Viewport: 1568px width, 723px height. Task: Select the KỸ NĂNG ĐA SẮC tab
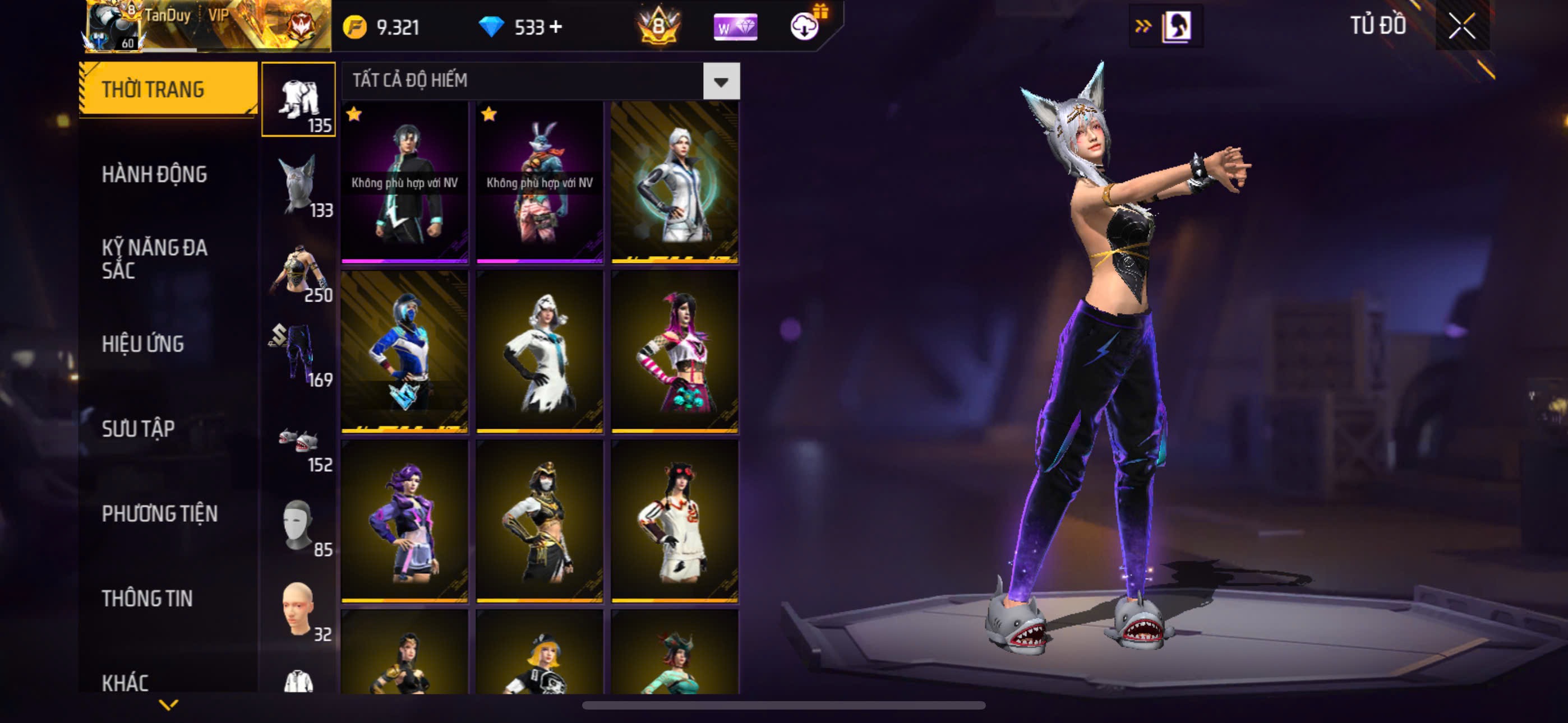click(154, 258)
